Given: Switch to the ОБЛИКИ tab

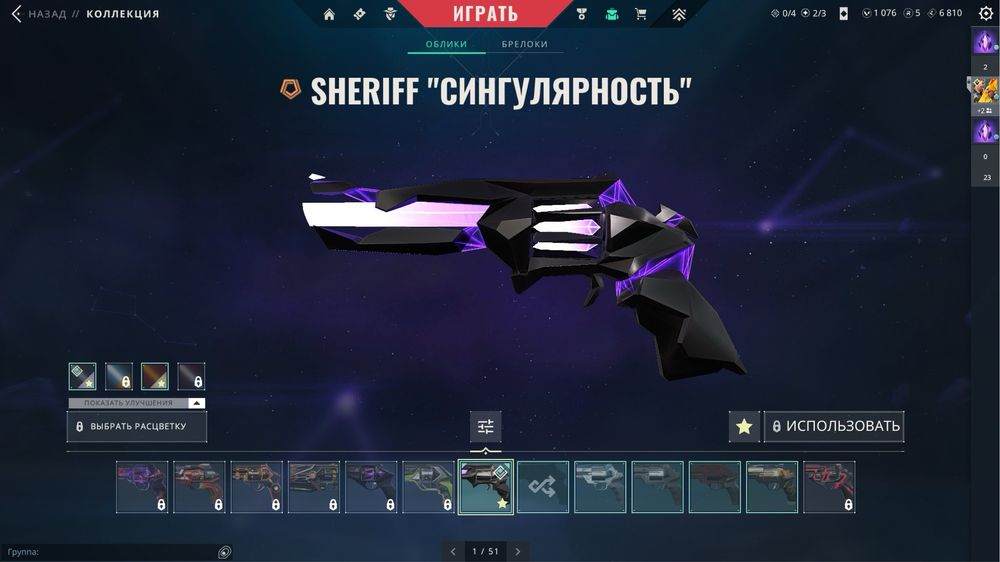Looking at the screenshot, I should pos(447,45).
